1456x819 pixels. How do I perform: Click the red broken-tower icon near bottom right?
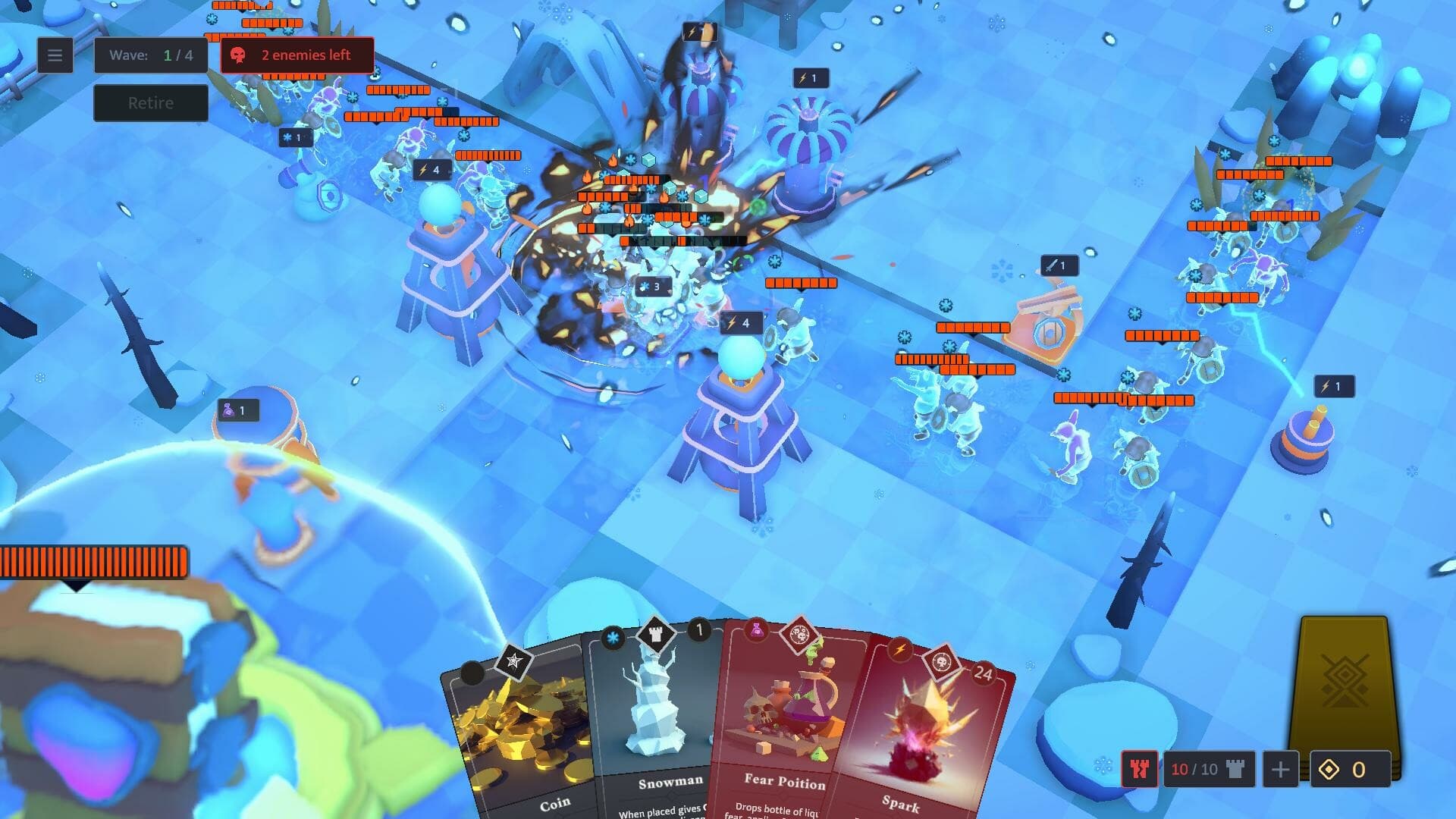click(x=1140, y=768)
